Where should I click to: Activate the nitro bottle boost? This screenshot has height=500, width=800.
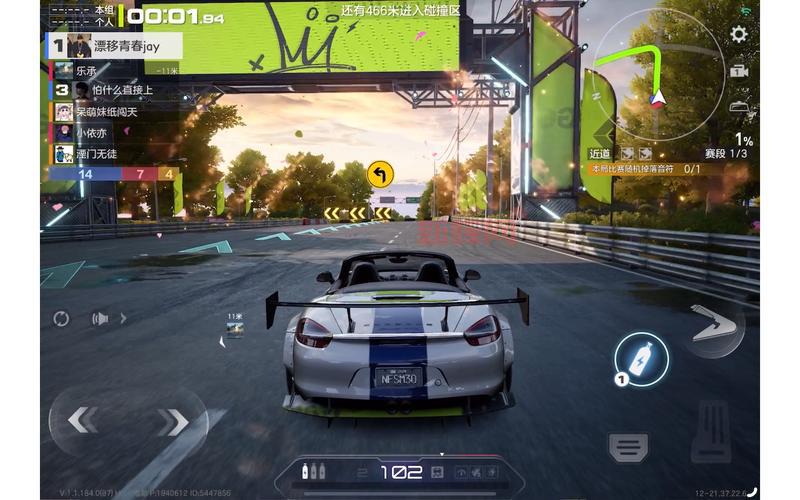click(641, 359)
